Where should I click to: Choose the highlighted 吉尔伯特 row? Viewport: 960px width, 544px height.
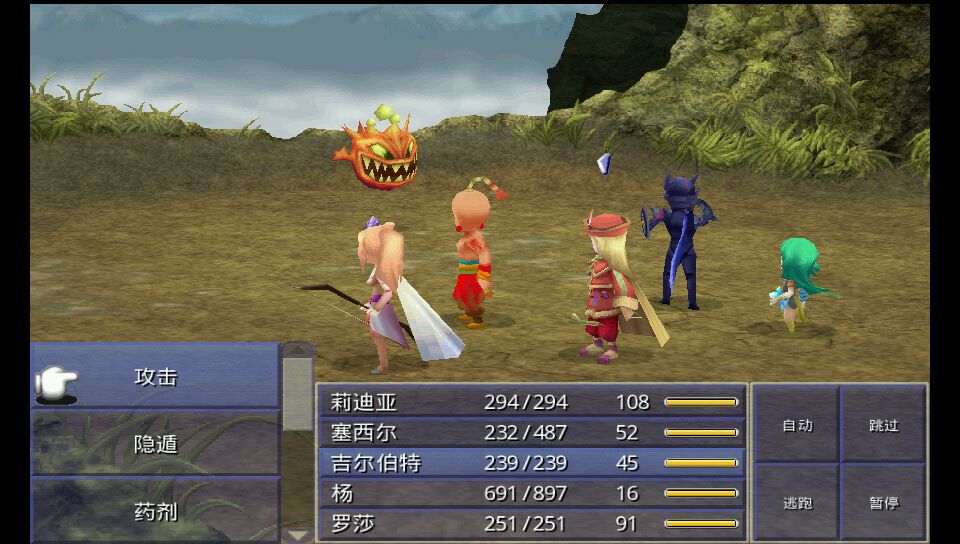(532, 463)
